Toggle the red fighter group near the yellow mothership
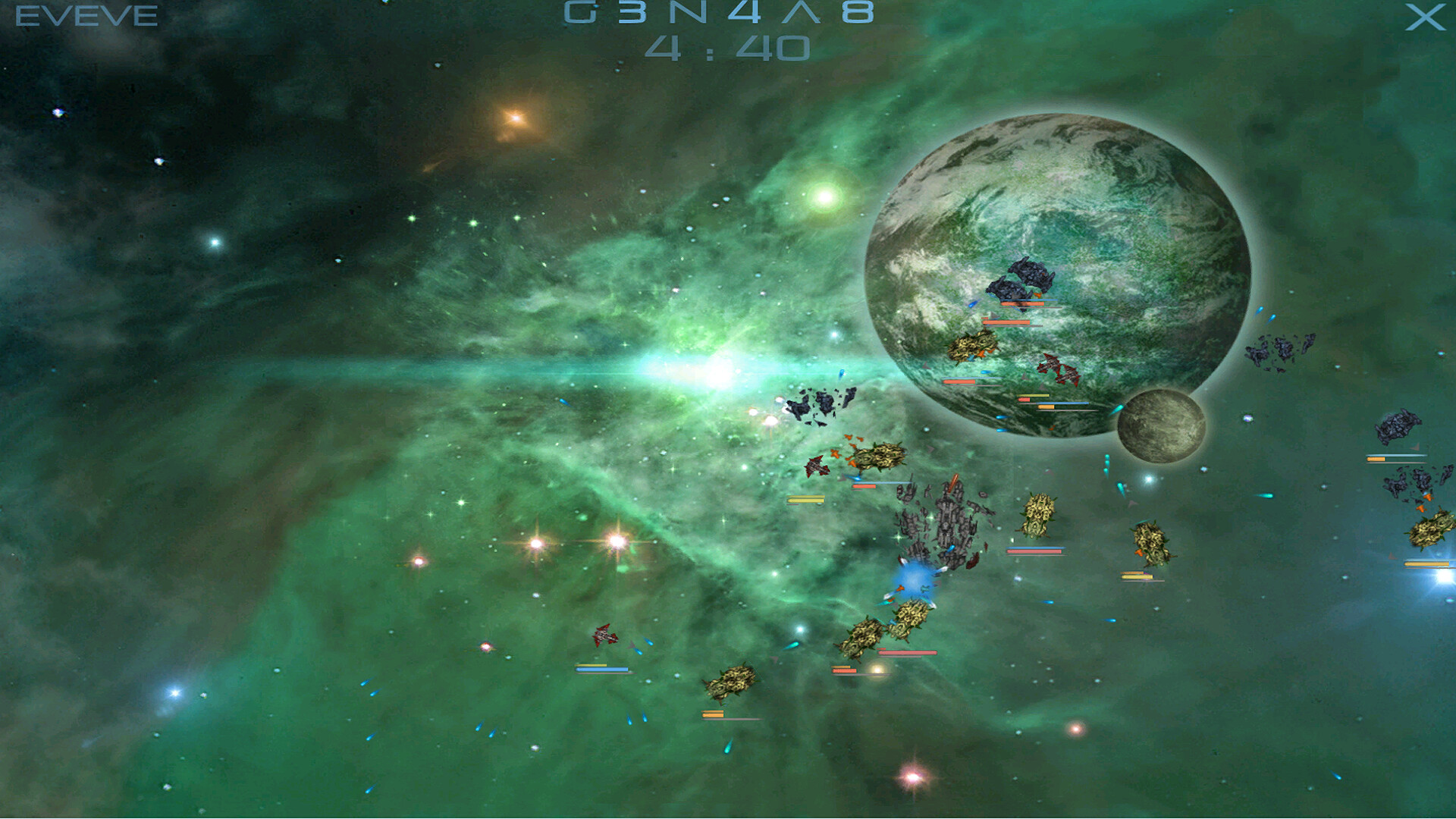 point(817,463)
